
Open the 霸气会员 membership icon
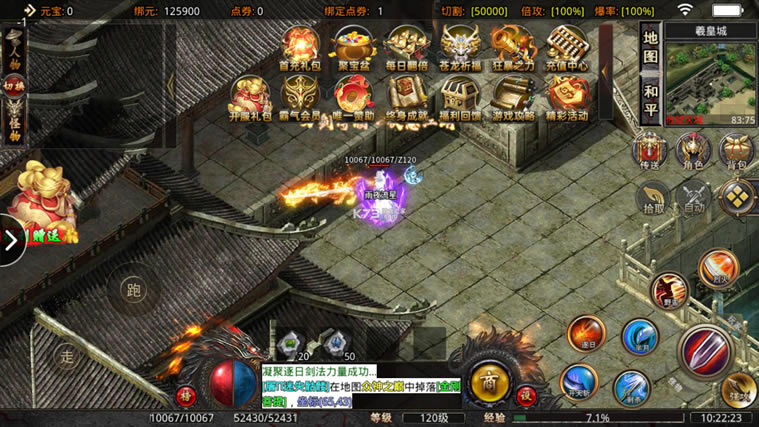pos(299,98)
